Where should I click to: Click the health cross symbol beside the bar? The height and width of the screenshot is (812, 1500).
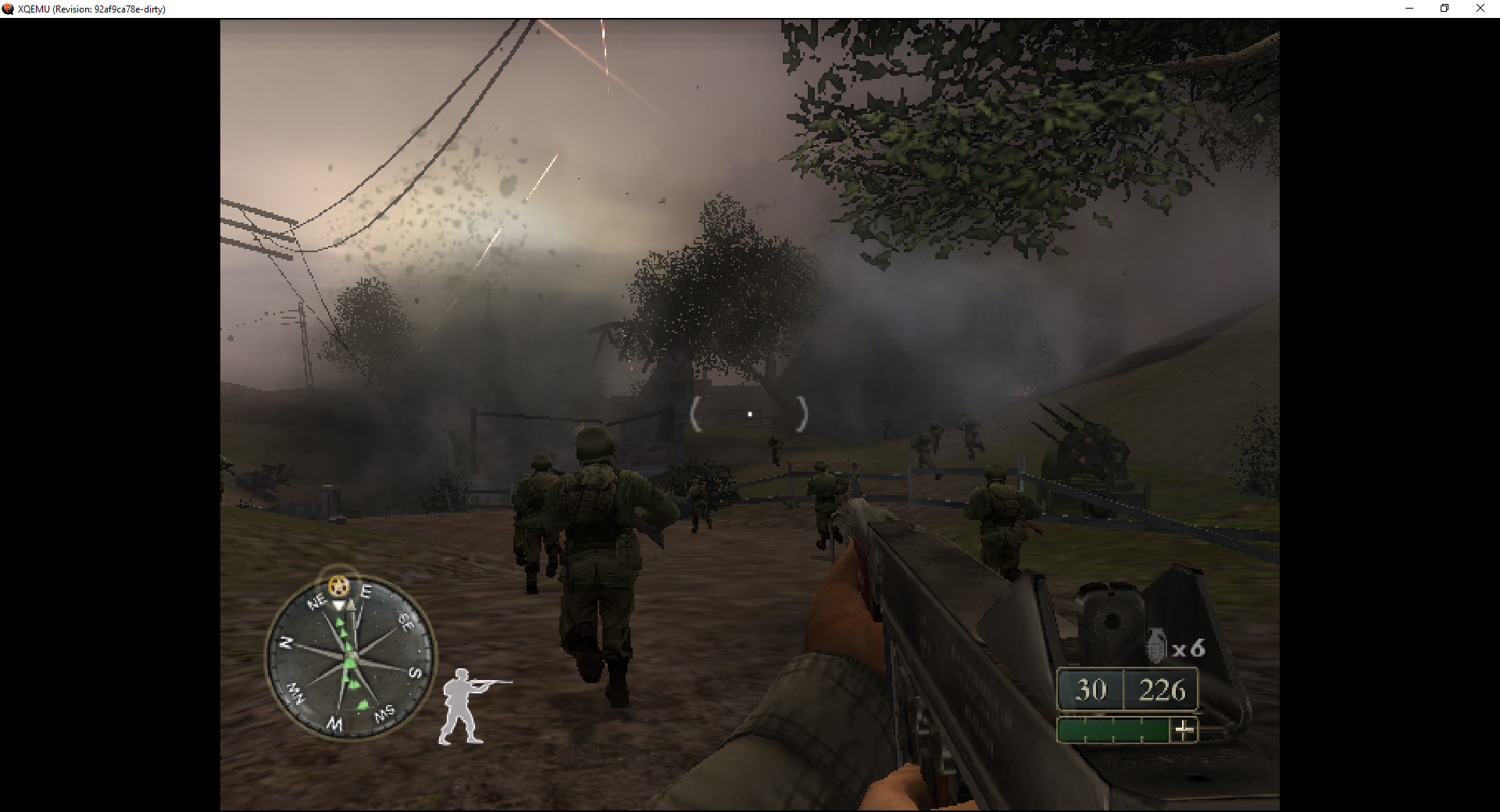[1183, 729]
